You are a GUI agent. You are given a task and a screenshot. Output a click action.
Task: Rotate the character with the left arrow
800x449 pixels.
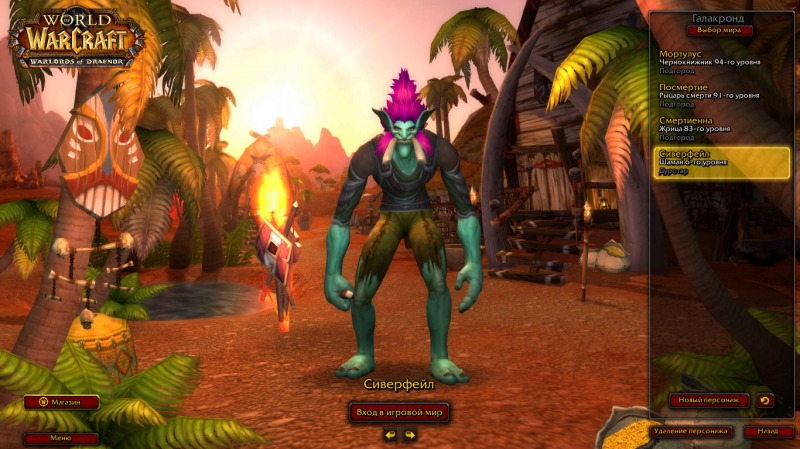[x=390, y=435]
